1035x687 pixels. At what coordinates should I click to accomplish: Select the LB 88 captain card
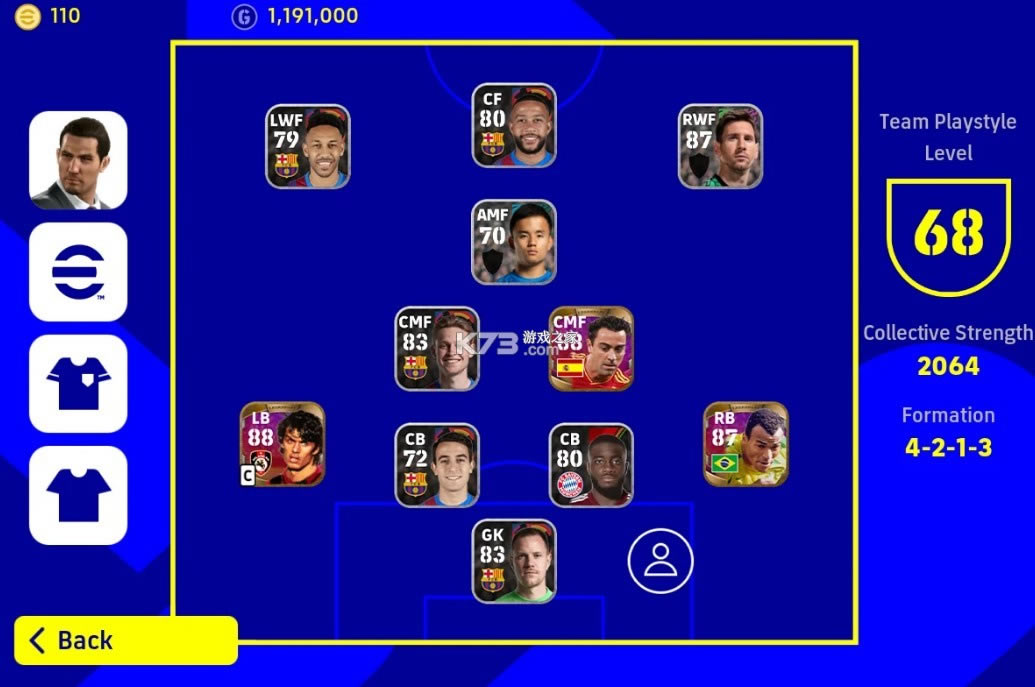pos(283,444)
